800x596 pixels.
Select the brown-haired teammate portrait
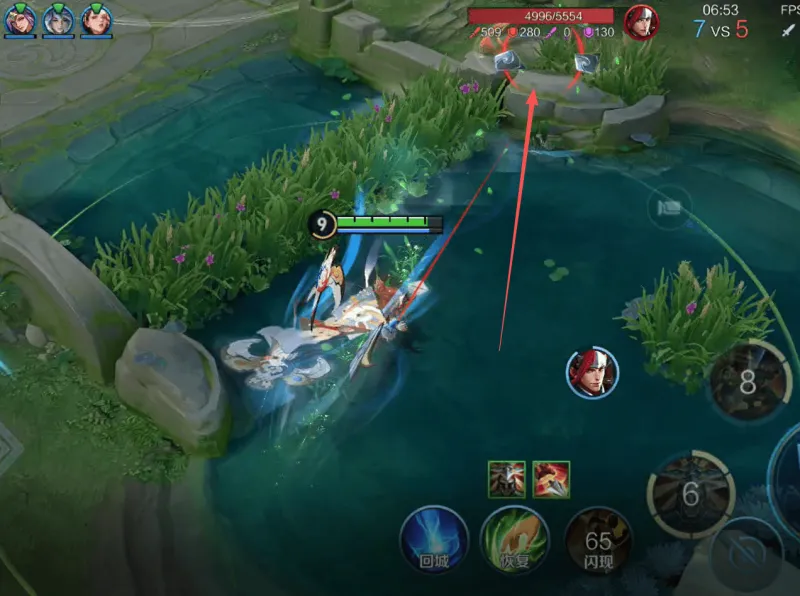coord(95,19)
